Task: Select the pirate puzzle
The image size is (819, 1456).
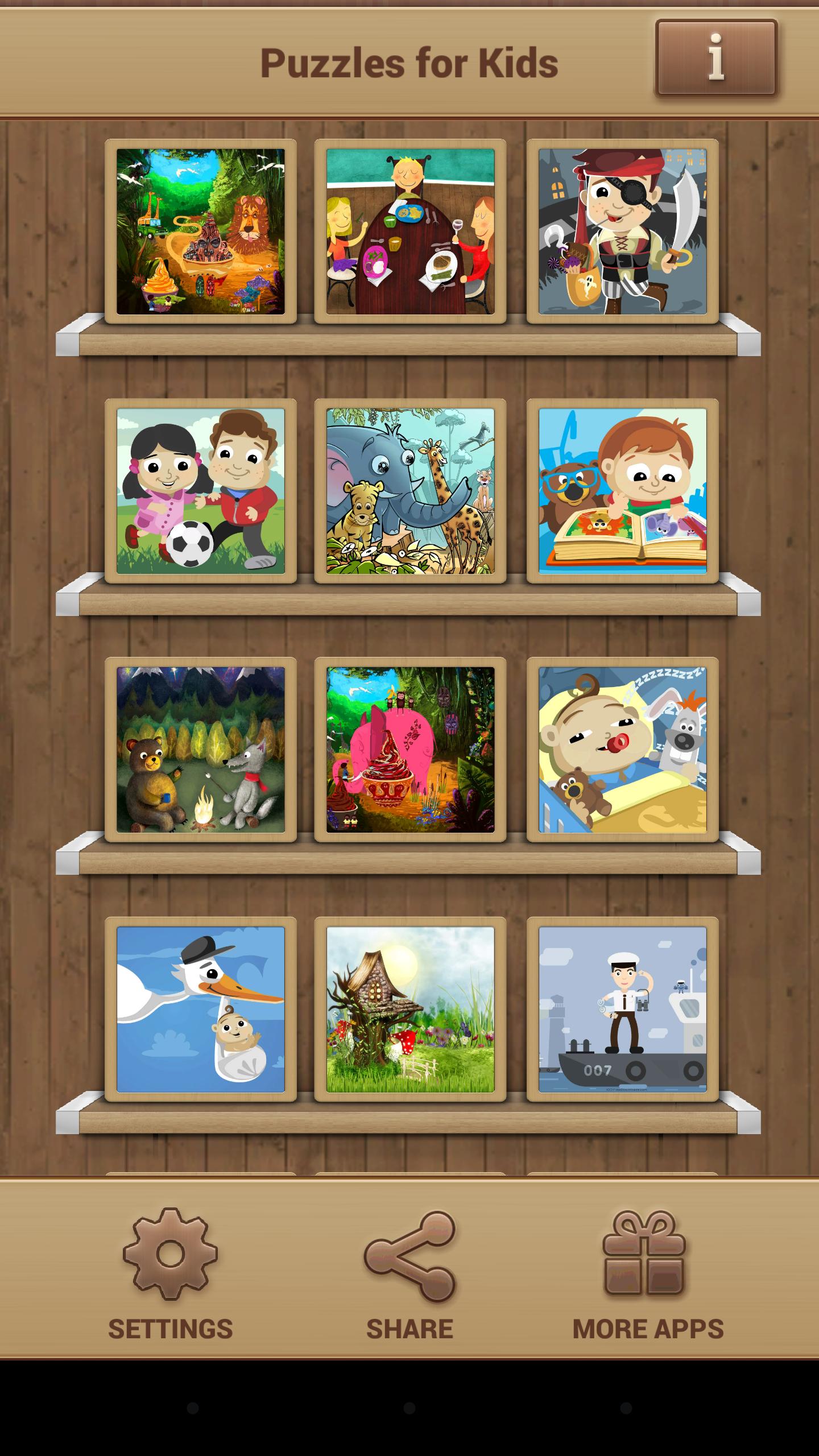Action: [x=623, y=233]
